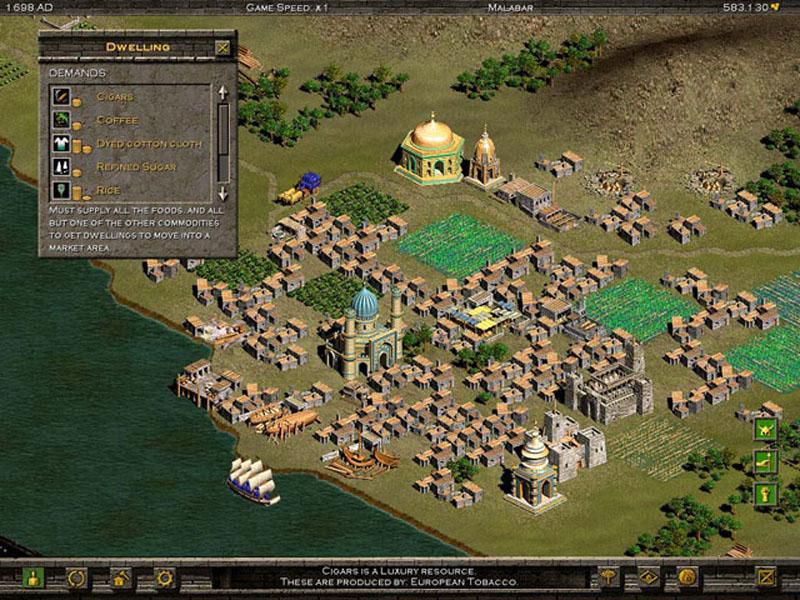Click the green golden statue icon
This screenshot has width=800, height=600.
click(766, 493)
